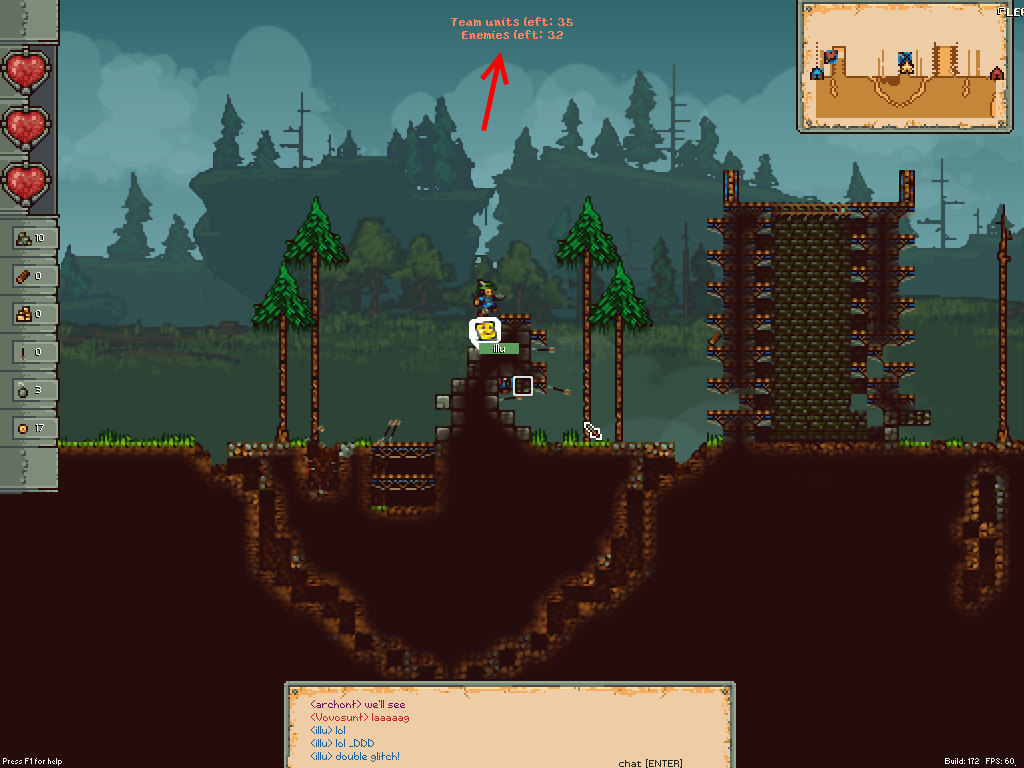The image size is (1024, 768).
Task: Select the bomb inventory slot
Action: point(28,390)
